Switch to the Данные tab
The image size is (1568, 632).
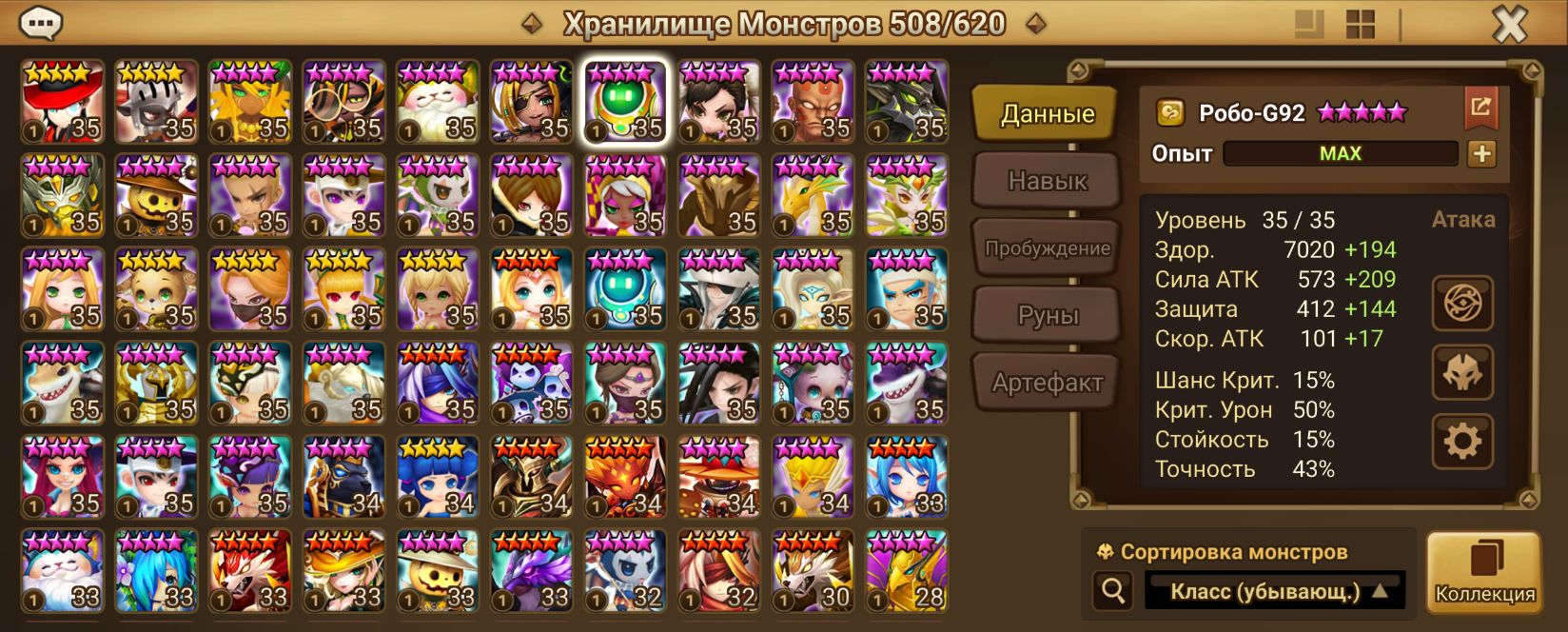coord(1047,114)
